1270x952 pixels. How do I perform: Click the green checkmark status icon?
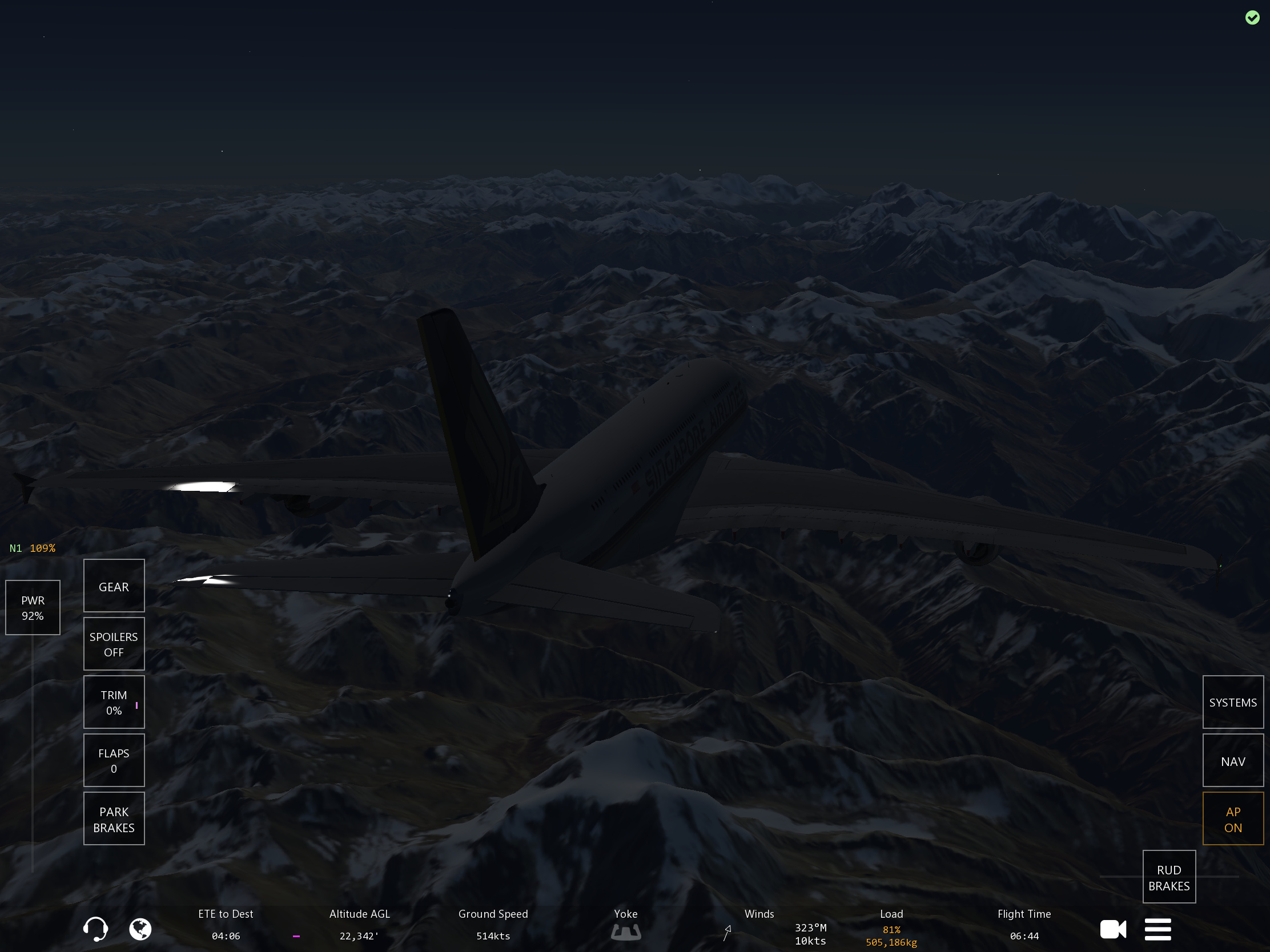tap(1252, 18)
